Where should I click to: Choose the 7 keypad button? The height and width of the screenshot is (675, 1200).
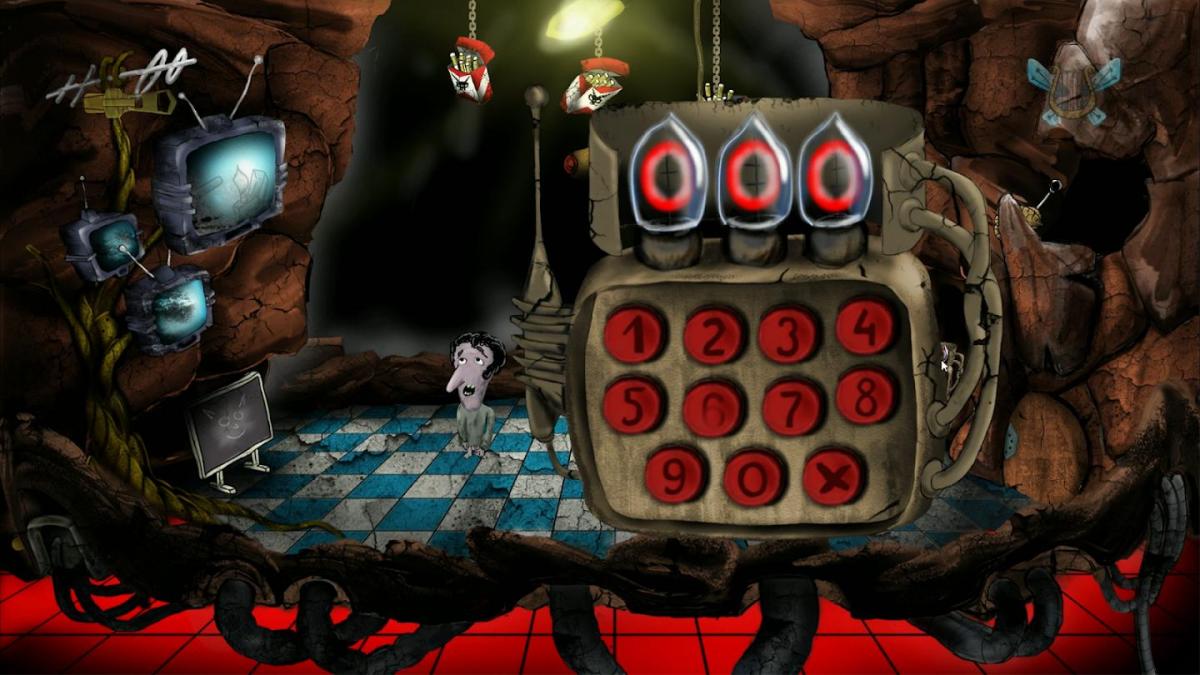(x=792, y=405)
